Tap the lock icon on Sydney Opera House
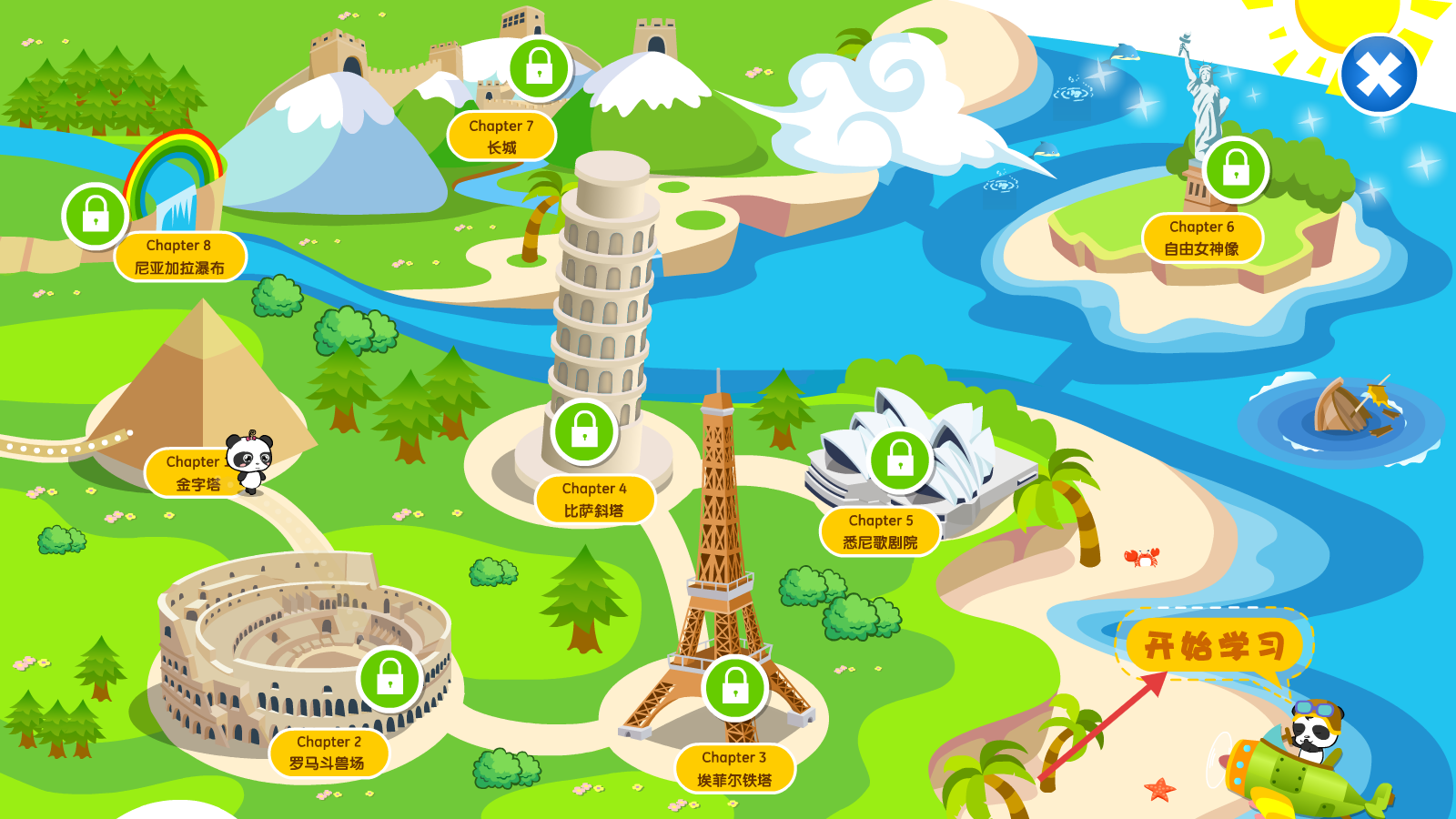Viewport: 1456px width, 819px height. pyautogui.click(x=900, y=460)
